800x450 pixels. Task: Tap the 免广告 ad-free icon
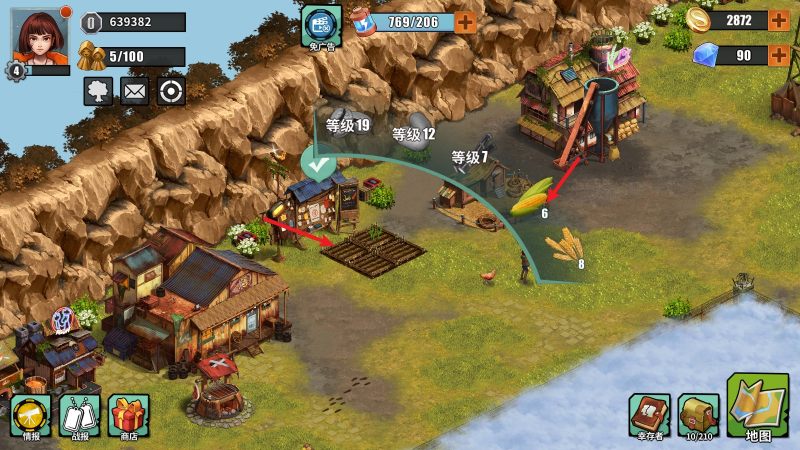pos(321,24)
